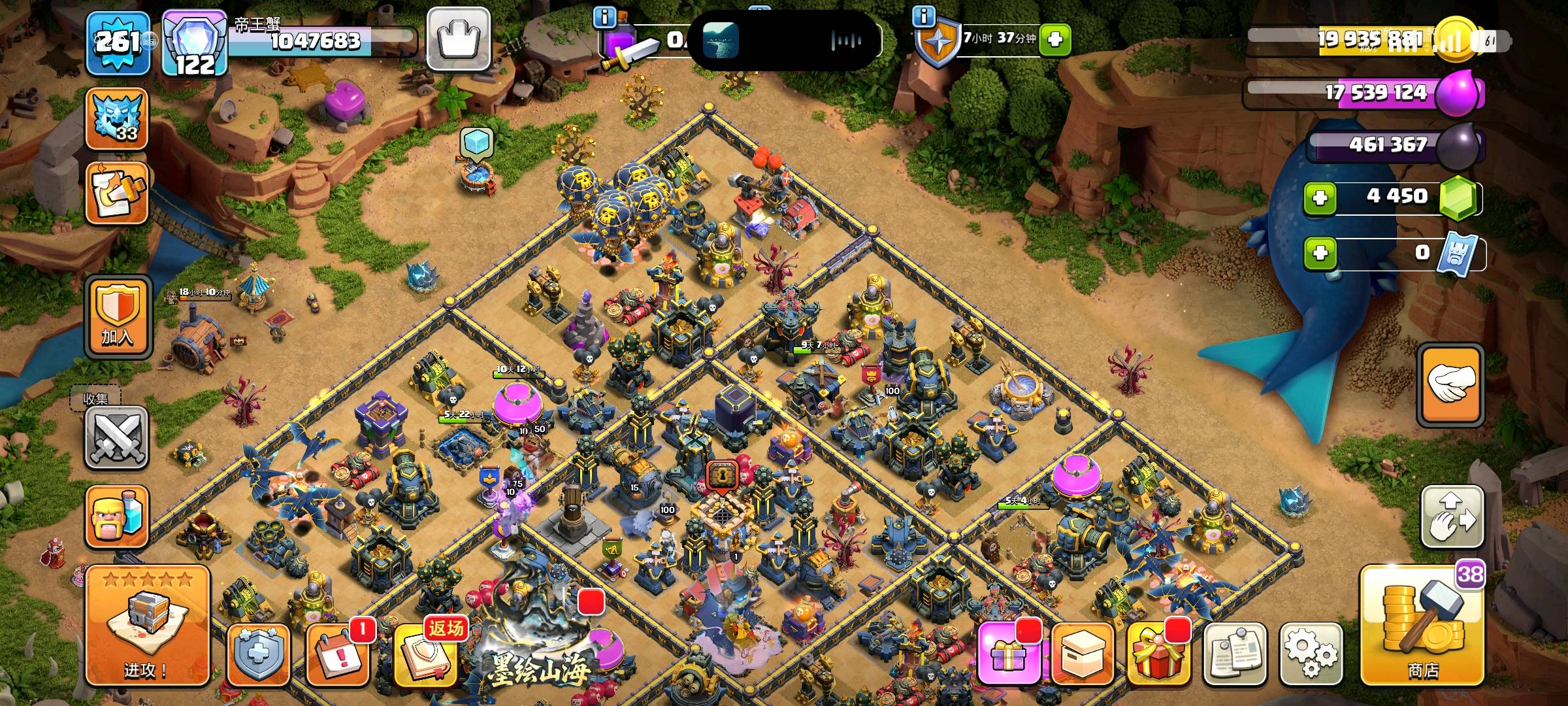This screenshot has width=1568, height=706.
Task: Open the calendar events button
Action: [337, 654]
